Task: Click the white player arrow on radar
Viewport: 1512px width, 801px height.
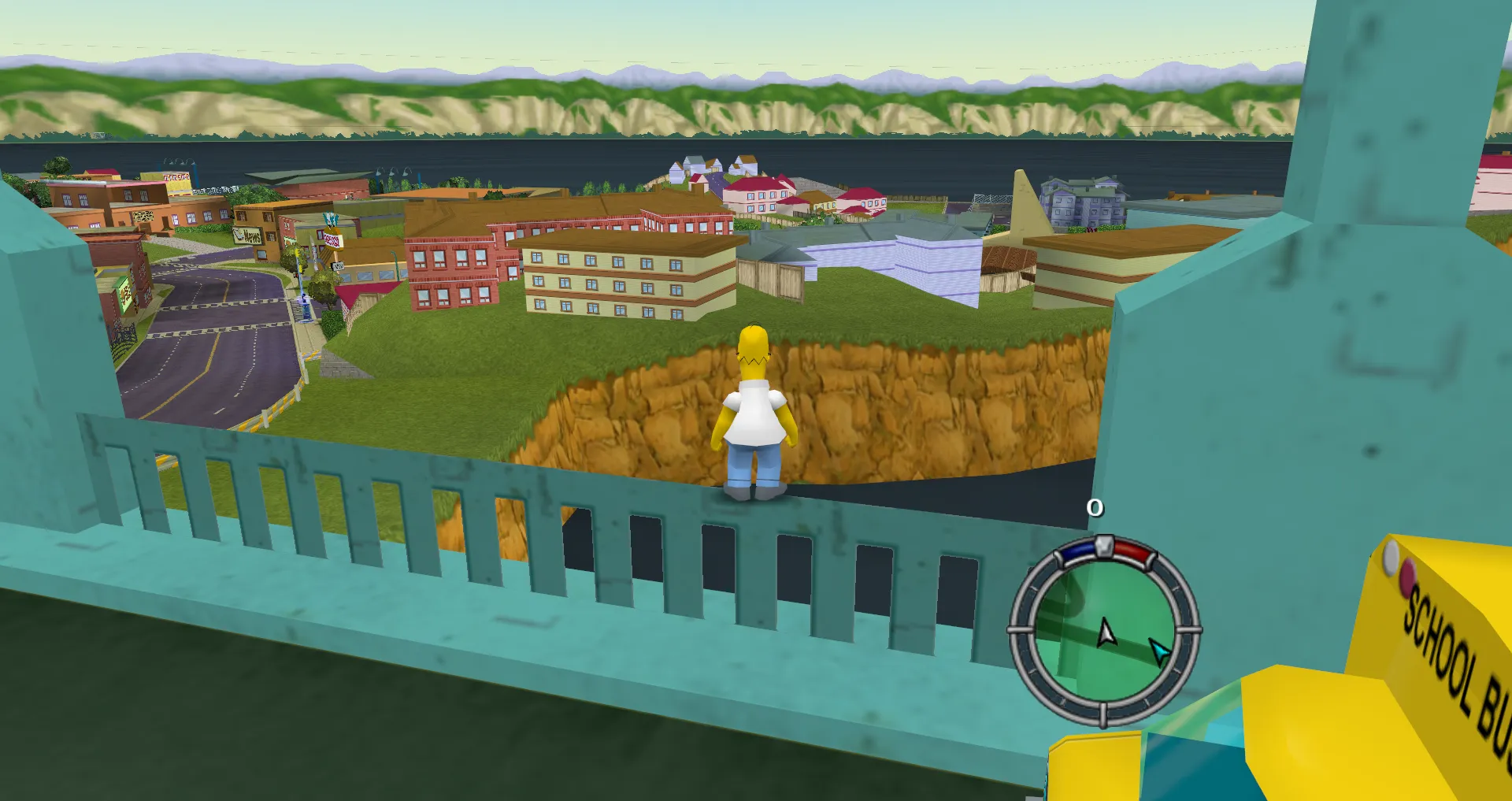Action: point(1106,632)
